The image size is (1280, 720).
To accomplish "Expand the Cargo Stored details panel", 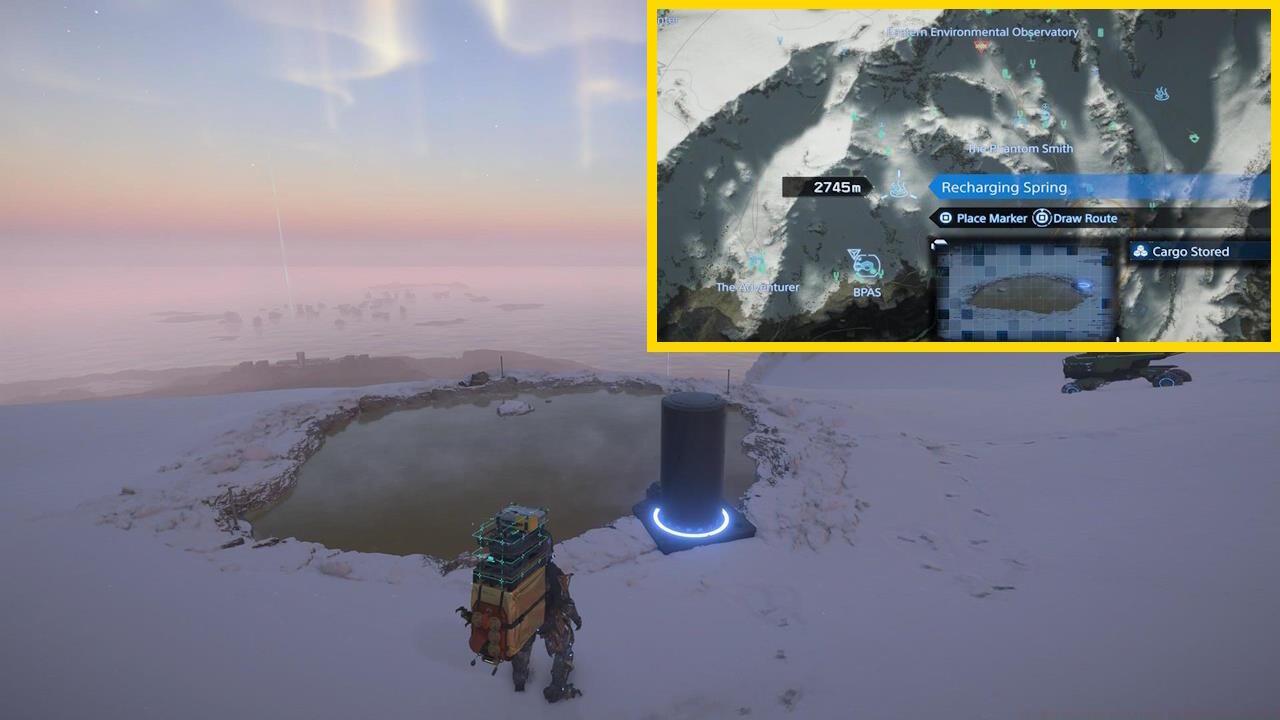I will (1197, 252).
